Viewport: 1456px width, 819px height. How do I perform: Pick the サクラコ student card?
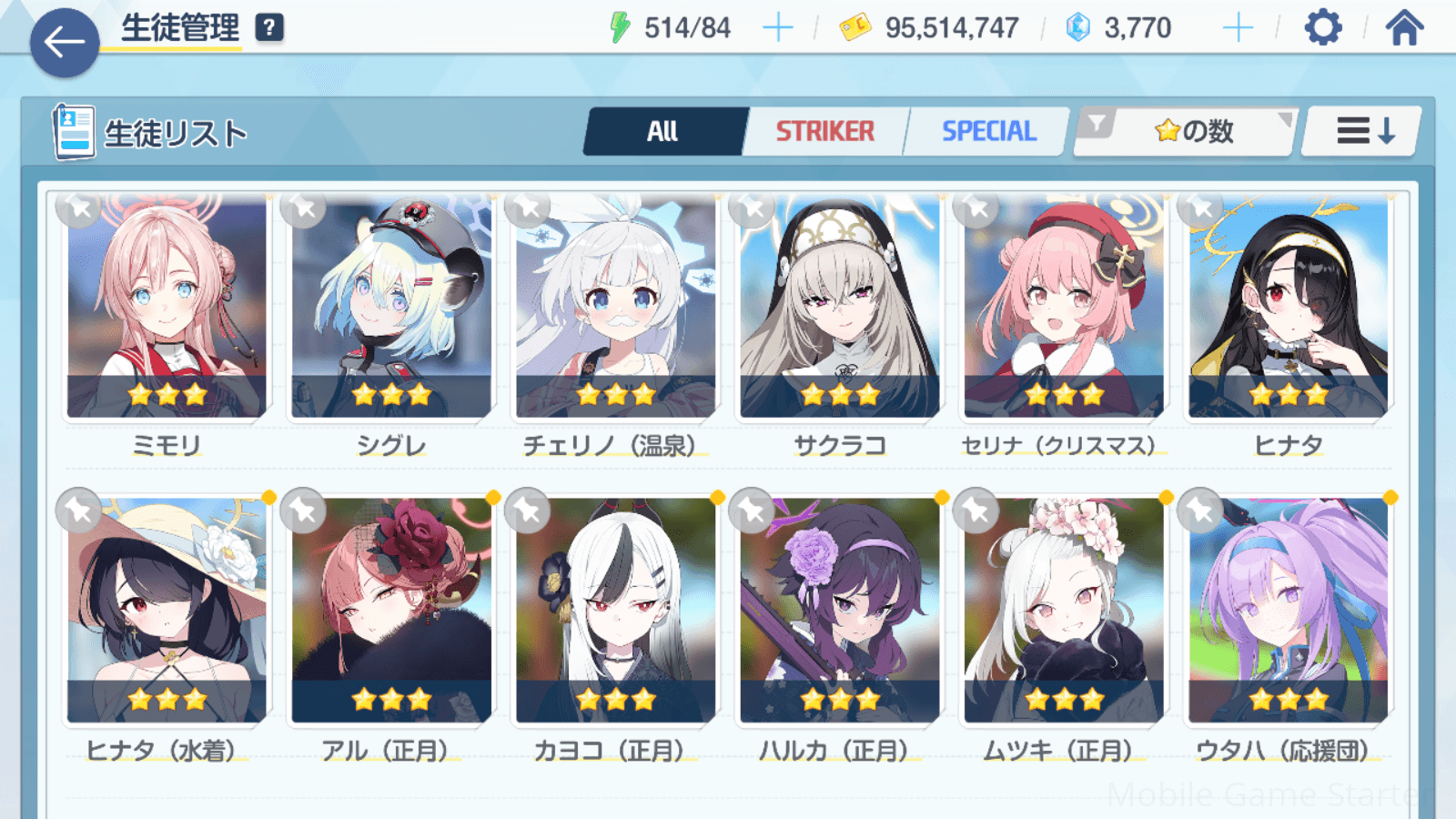839,308
